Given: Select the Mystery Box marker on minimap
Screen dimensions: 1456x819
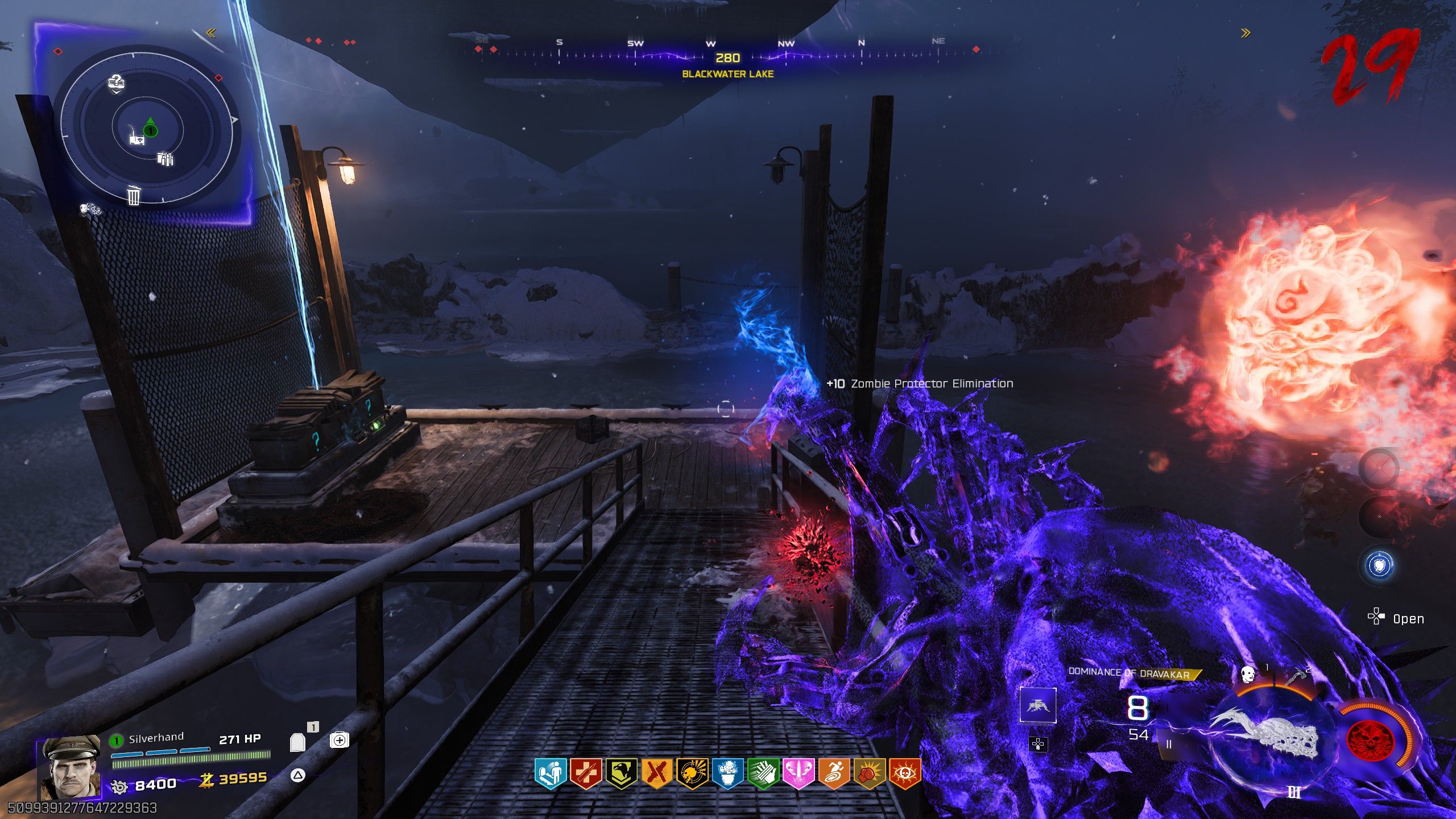Looking at the screenshot, I should click(115, 84).
